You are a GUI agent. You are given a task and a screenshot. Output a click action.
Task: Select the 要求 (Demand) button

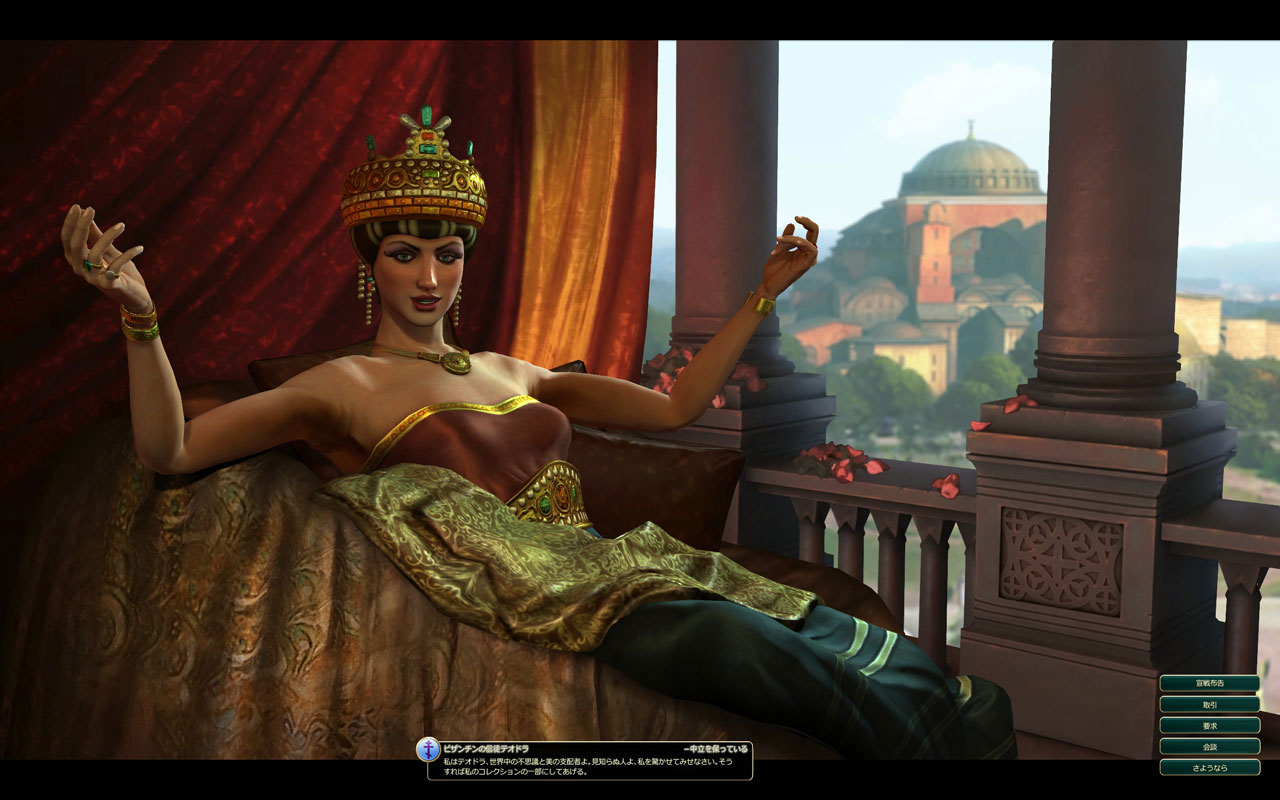(x=1209, y=726)
